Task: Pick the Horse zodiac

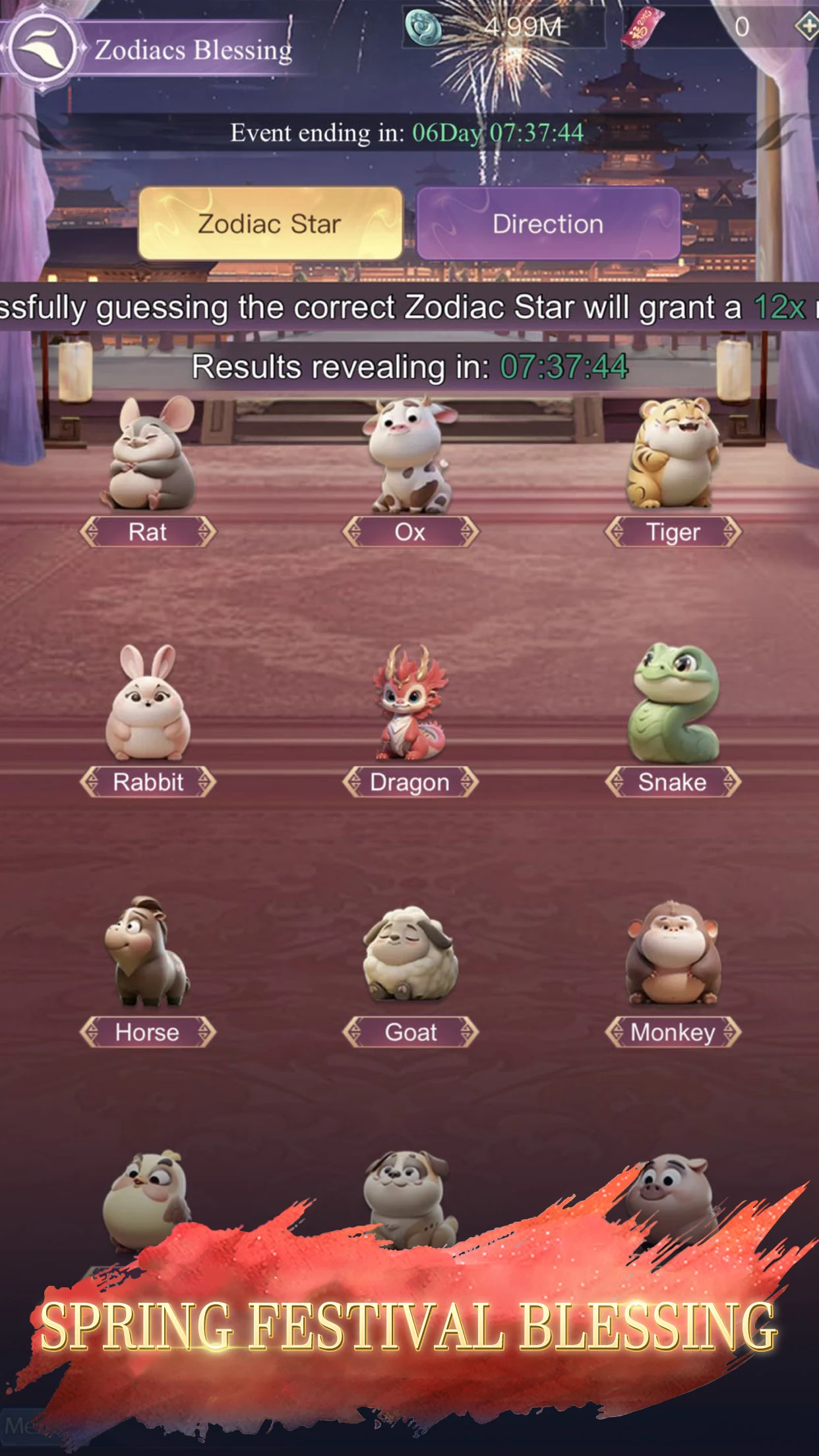Action: click(148, 956)
